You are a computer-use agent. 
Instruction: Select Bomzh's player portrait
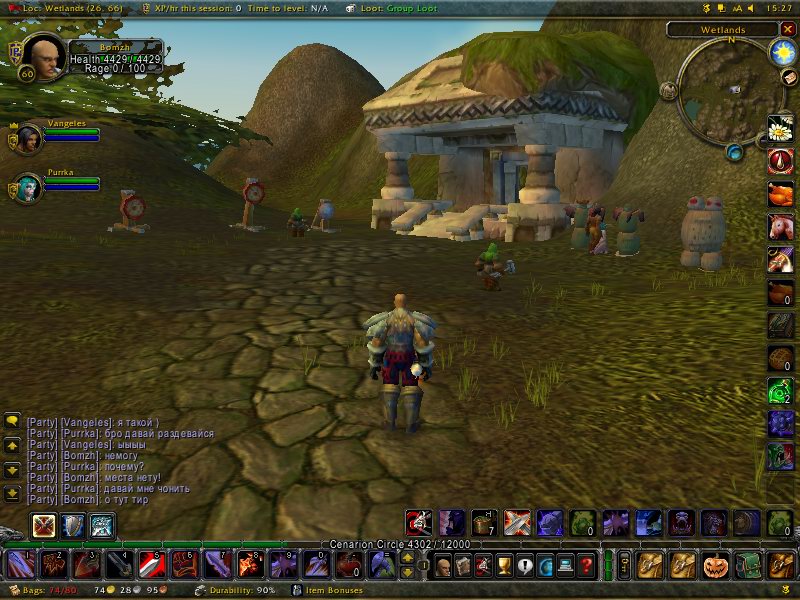point(38,57)
